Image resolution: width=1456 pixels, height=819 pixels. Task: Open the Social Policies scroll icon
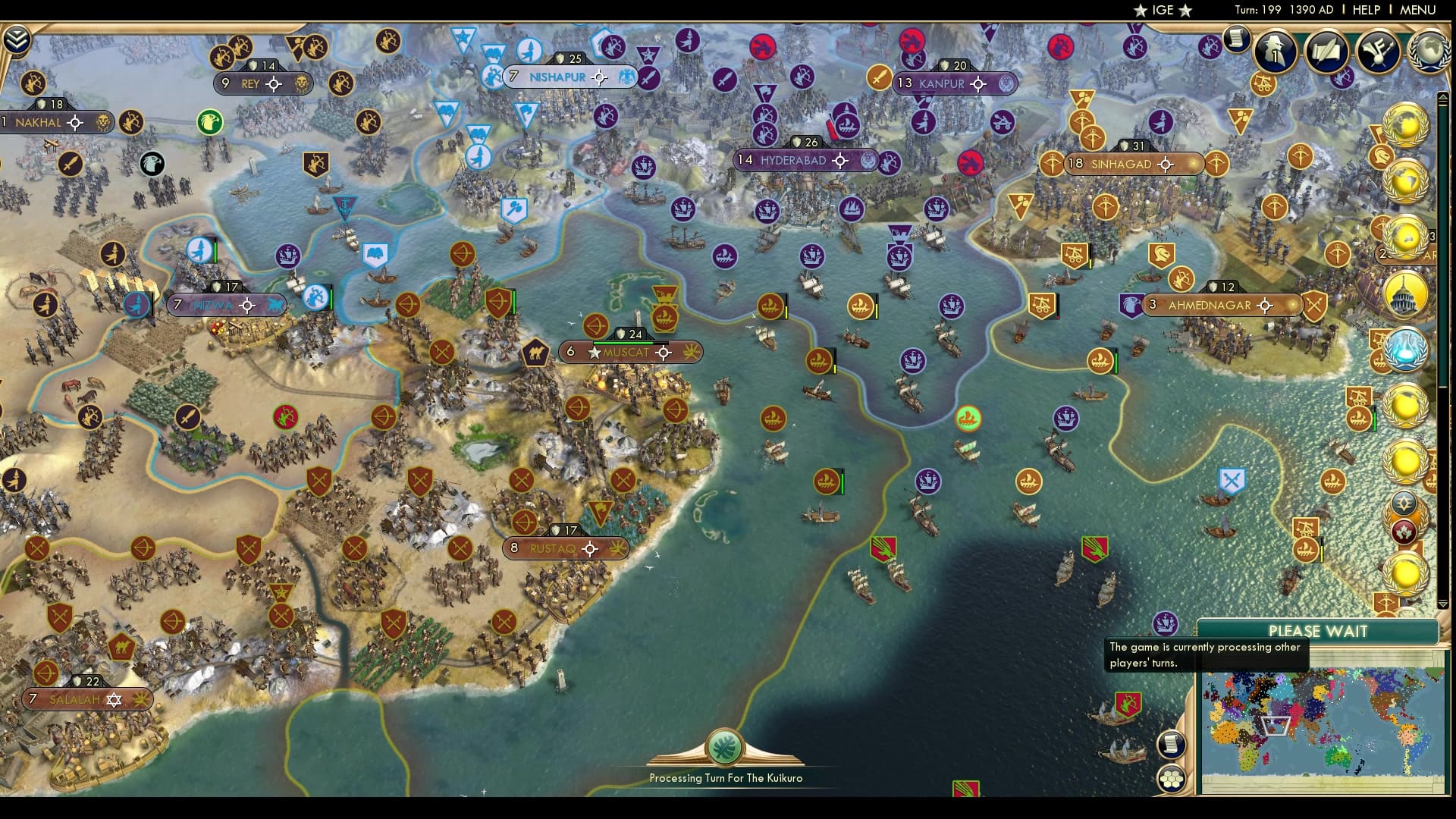pyautogui.click(x=1327, y=53)
